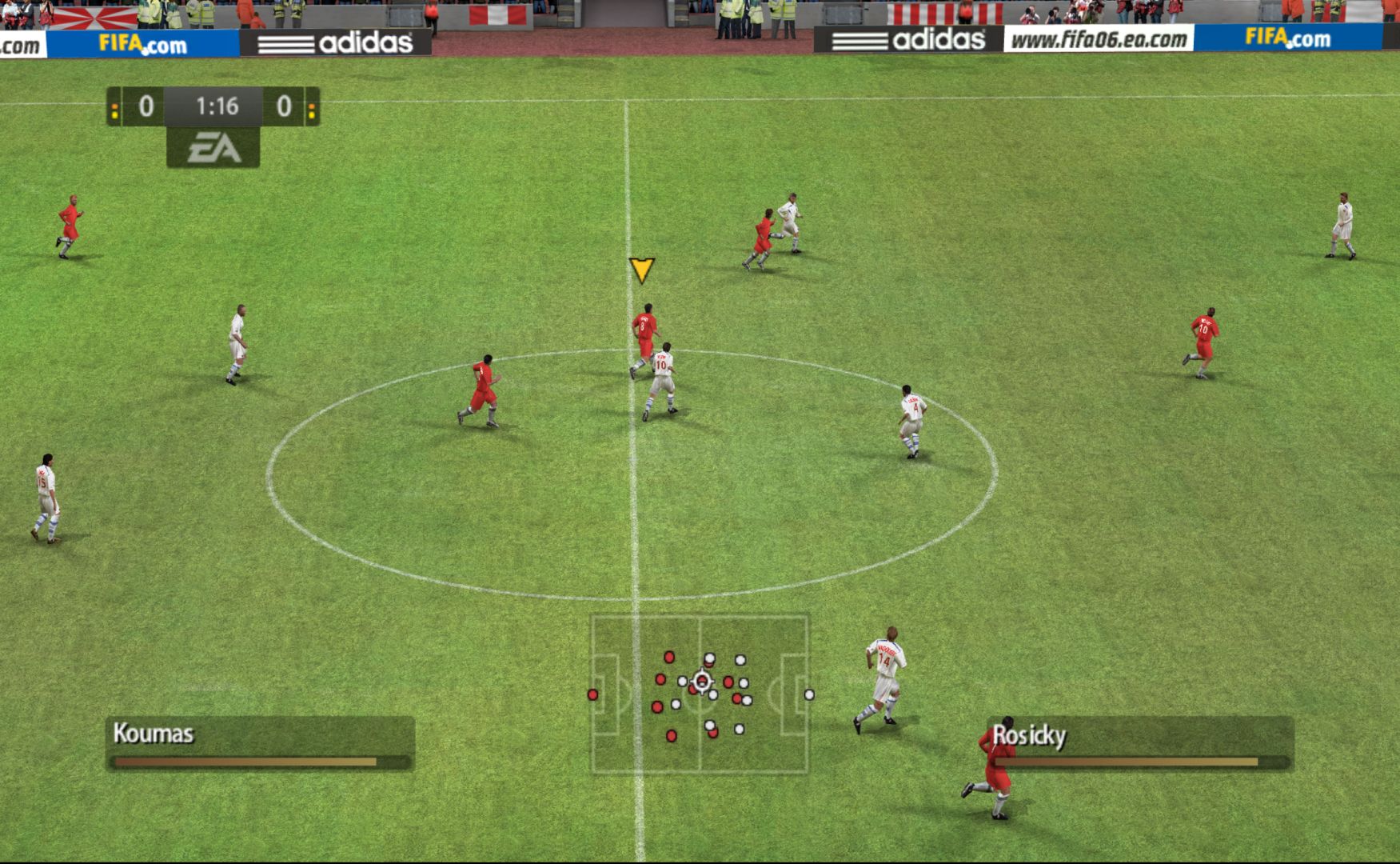Click the pitch radar minimap
The width and height of the screenshot is (1400, 864).
[x=700, y=694]
